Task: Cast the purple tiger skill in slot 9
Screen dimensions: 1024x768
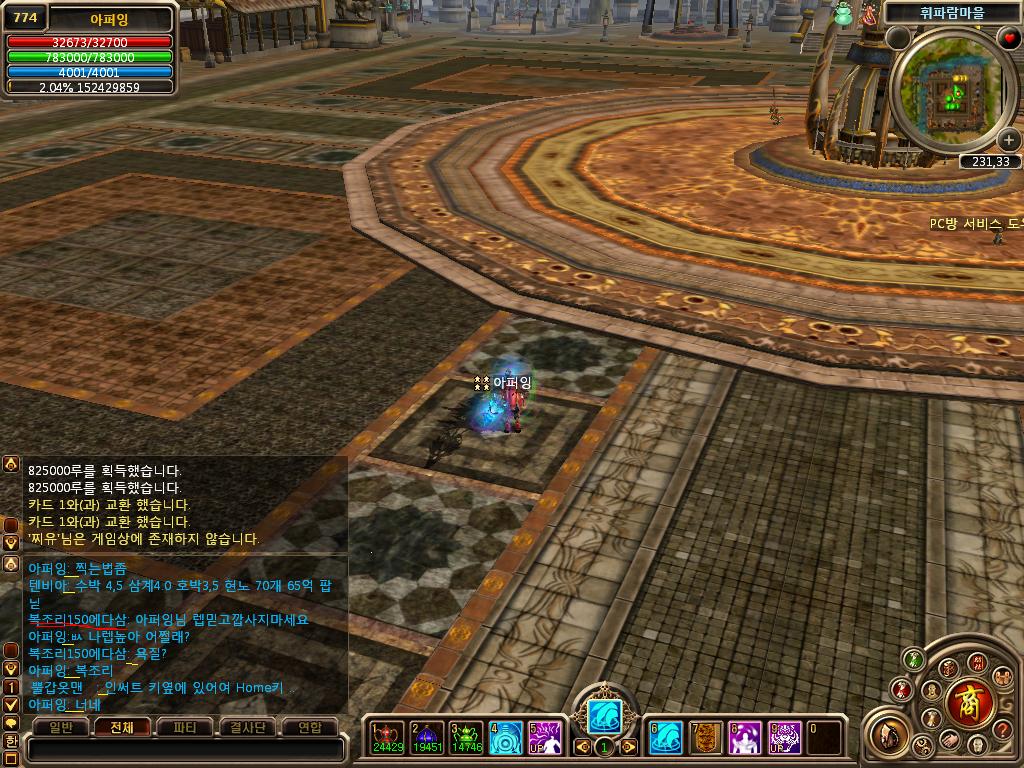Action: [785, 738]
